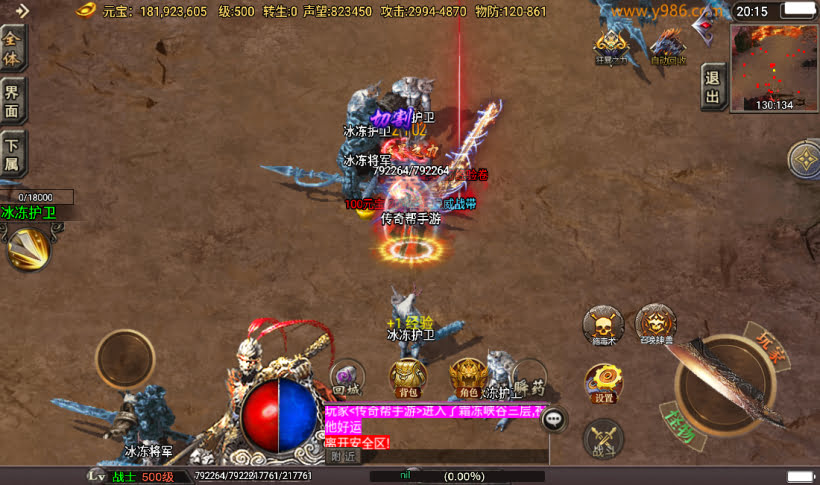The height and width of the screenshot is (485, 820).
Task: Activate the 狂暴之力 icon
Action: click(610, 46)
